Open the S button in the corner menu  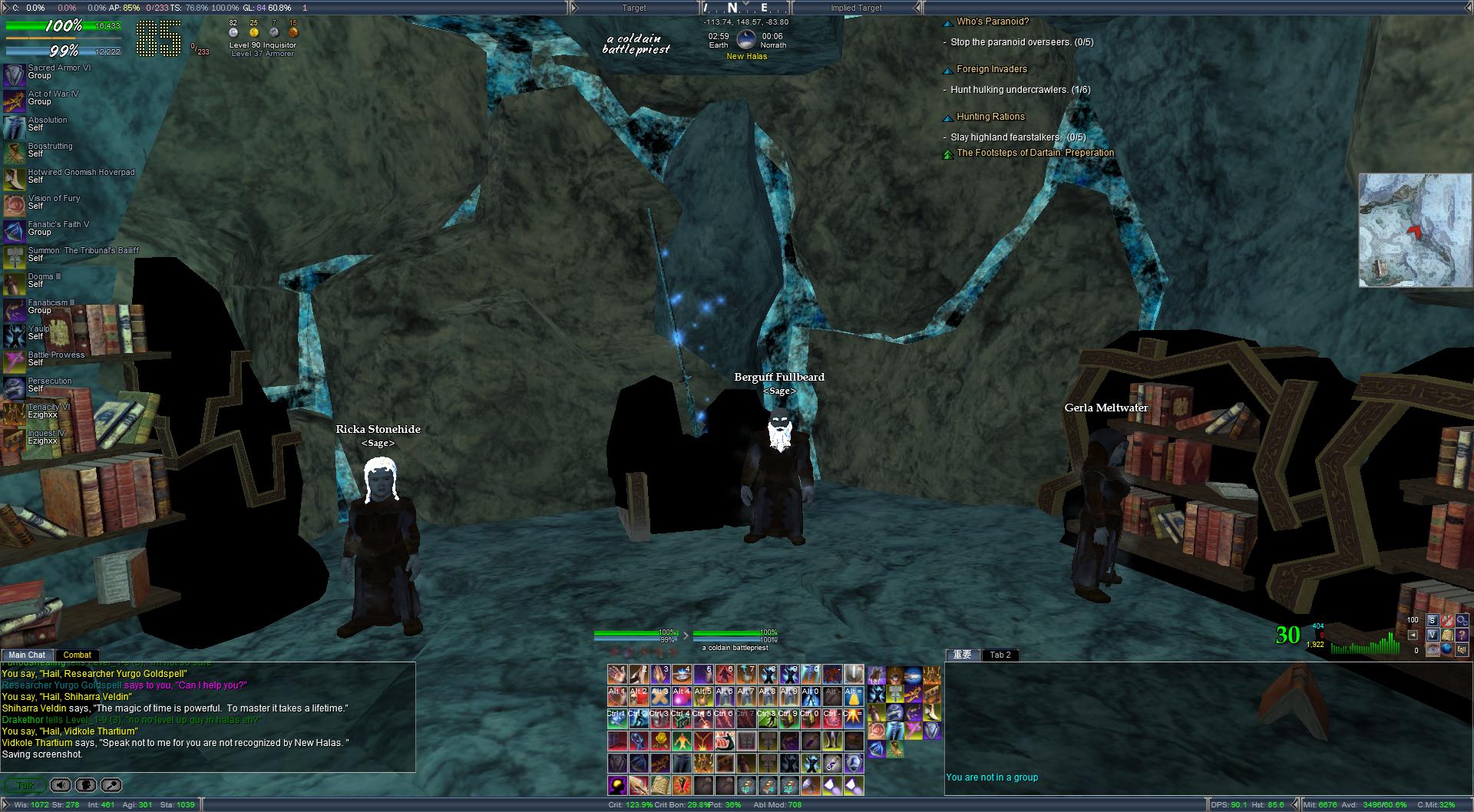pyautogui.click(x=1432, y=620)
